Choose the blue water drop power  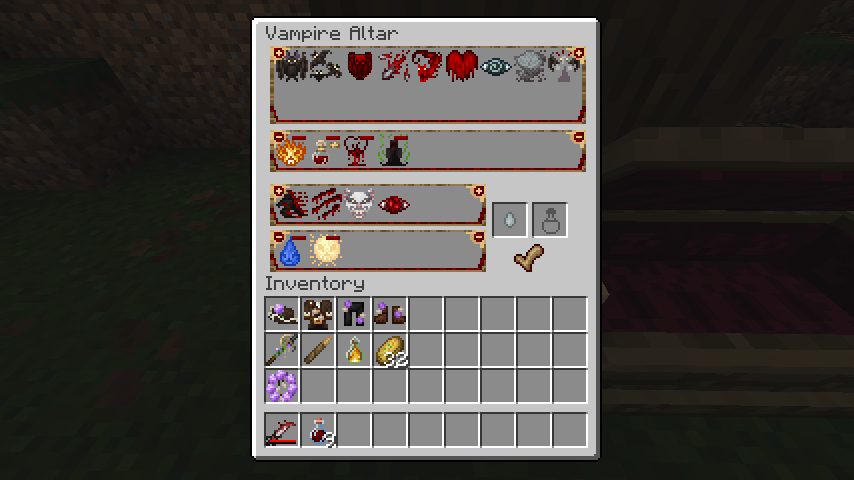coord(290,250)
